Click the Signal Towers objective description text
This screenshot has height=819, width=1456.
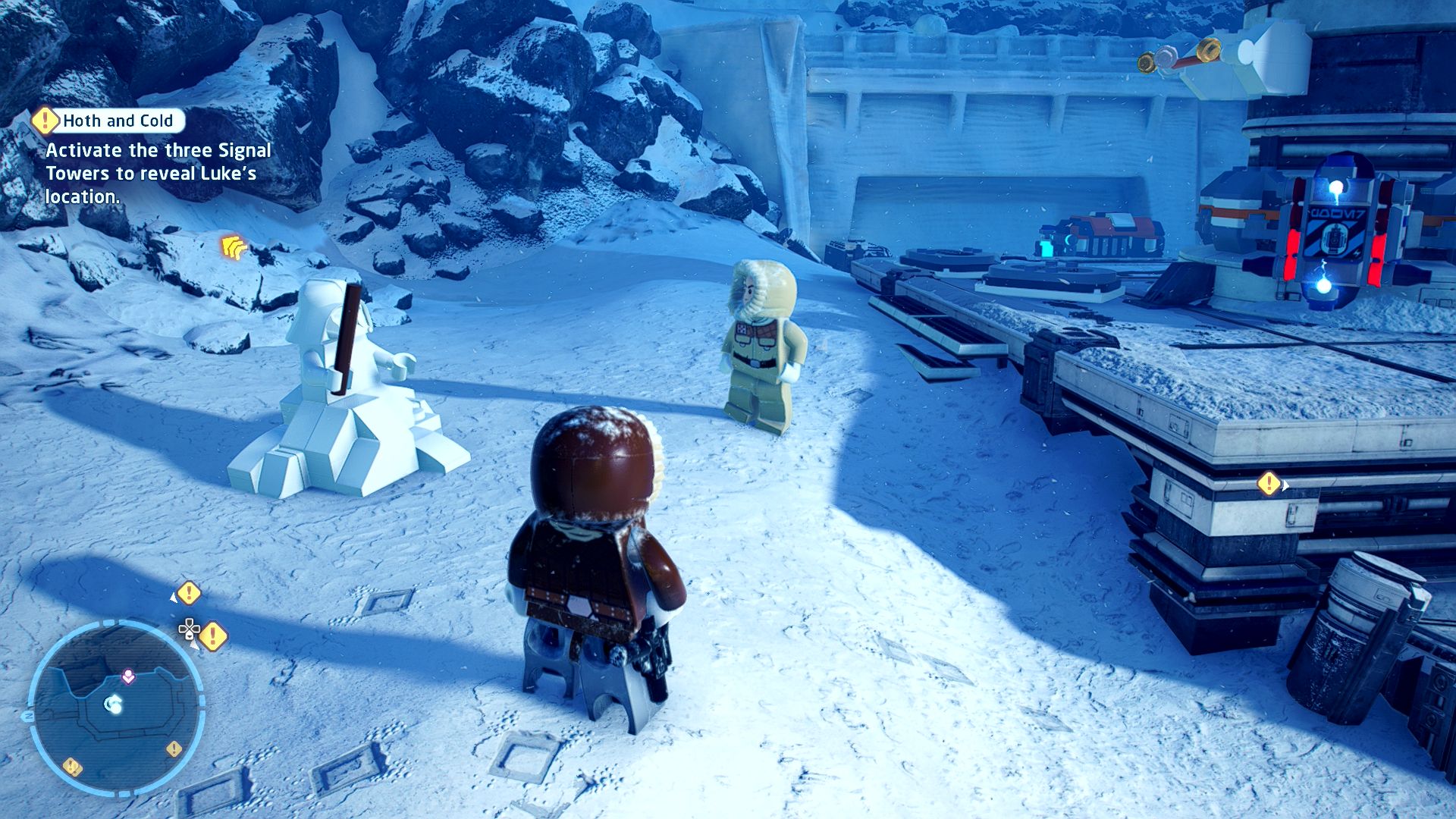point(158,173)
